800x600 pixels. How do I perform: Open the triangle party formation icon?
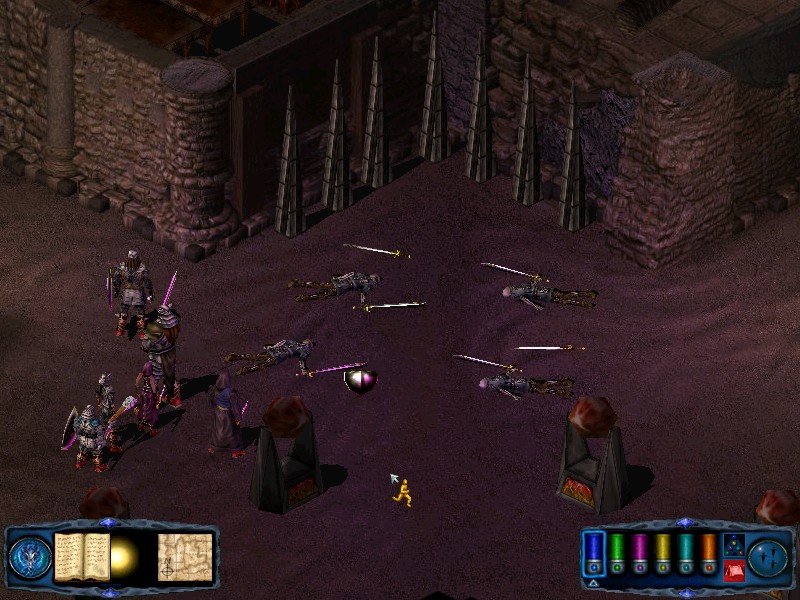pyautogui.click(x=733, y=546)
